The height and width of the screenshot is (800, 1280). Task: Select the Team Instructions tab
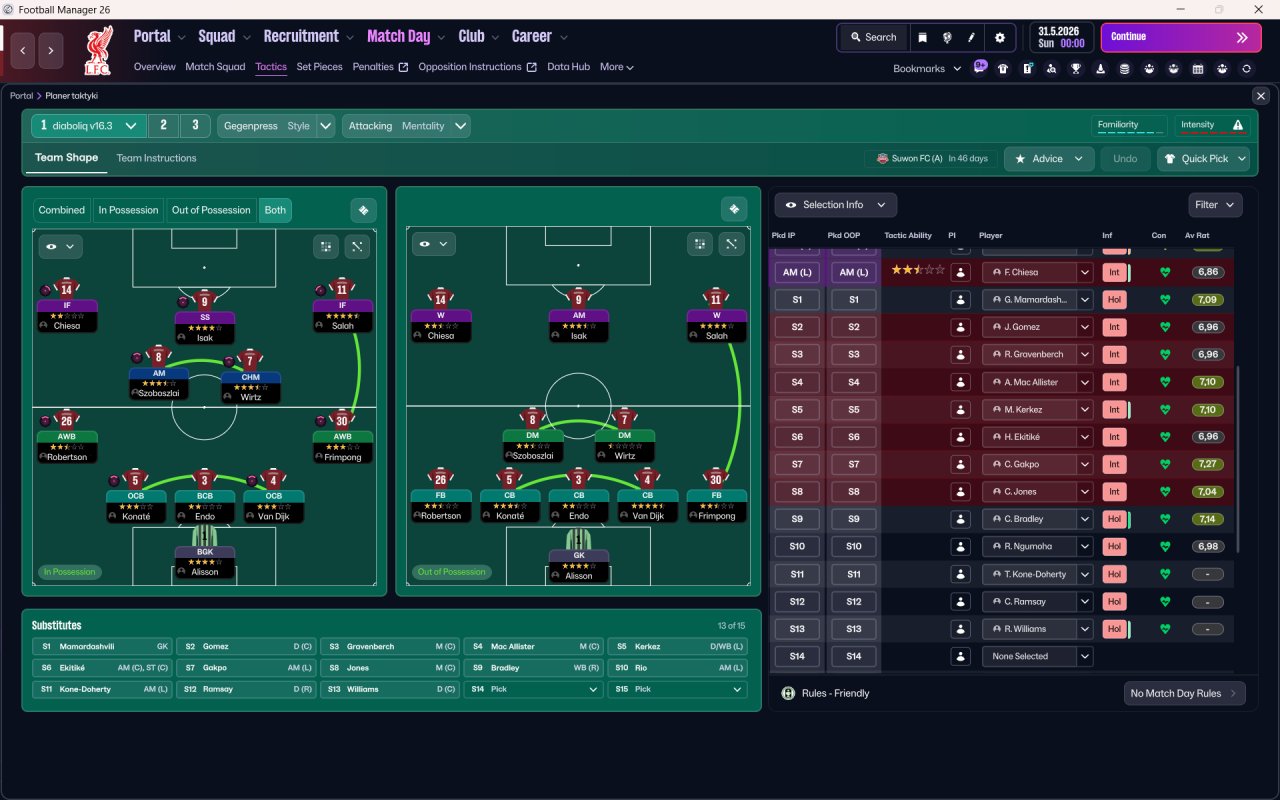(x=156, y=158)
